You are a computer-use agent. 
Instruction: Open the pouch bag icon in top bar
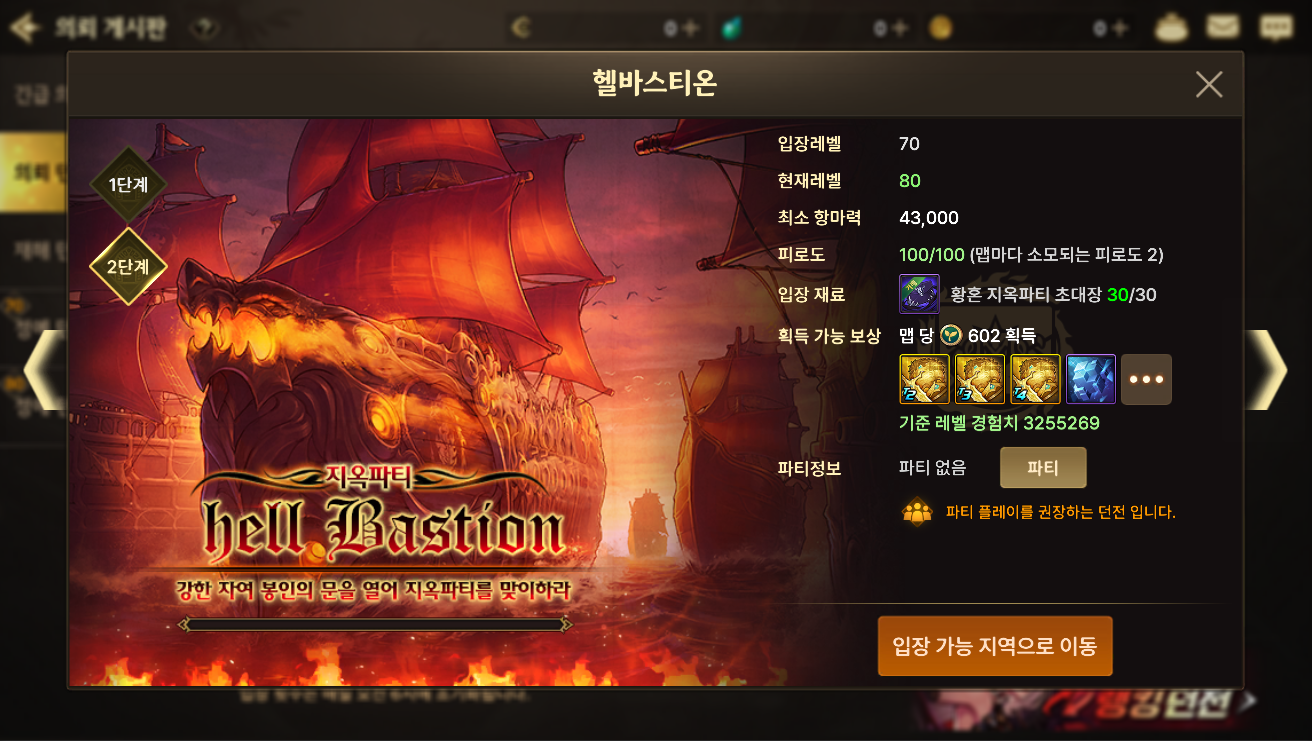pos(1171,27)
